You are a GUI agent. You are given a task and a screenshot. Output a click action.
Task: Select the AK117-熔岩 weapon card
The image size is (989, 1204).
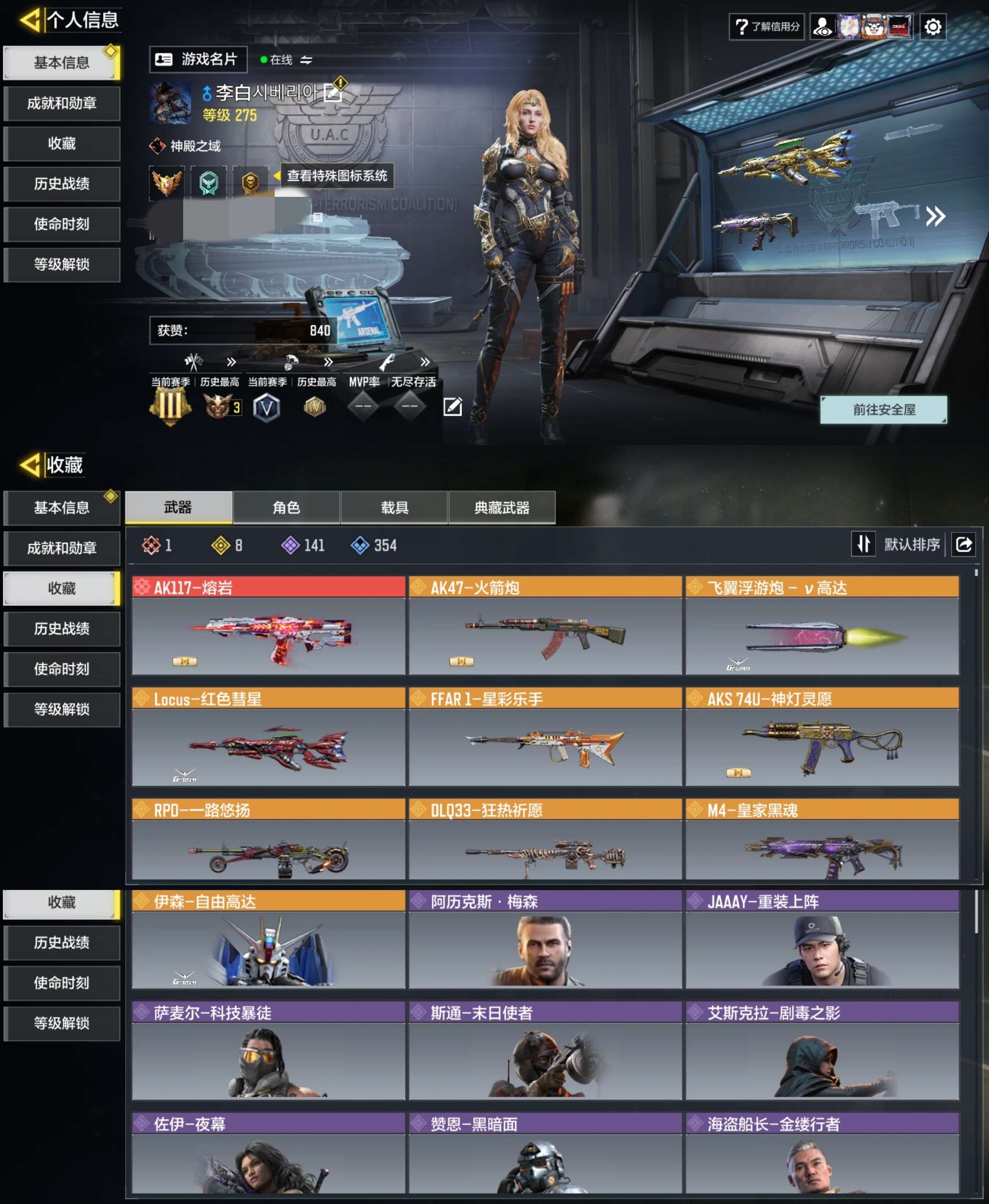tap(268, 625)
